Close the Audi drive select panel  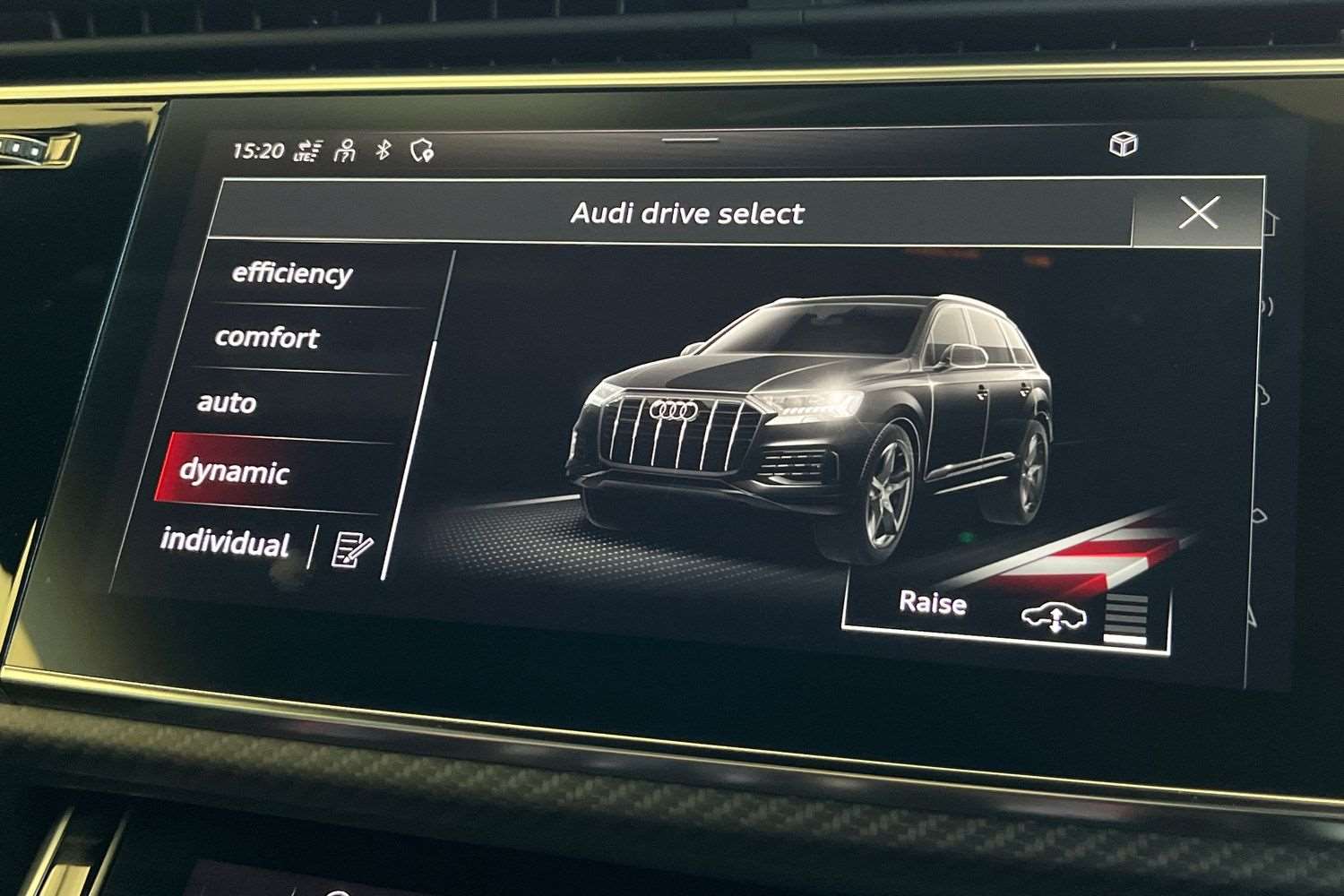tap(1200, 212)
